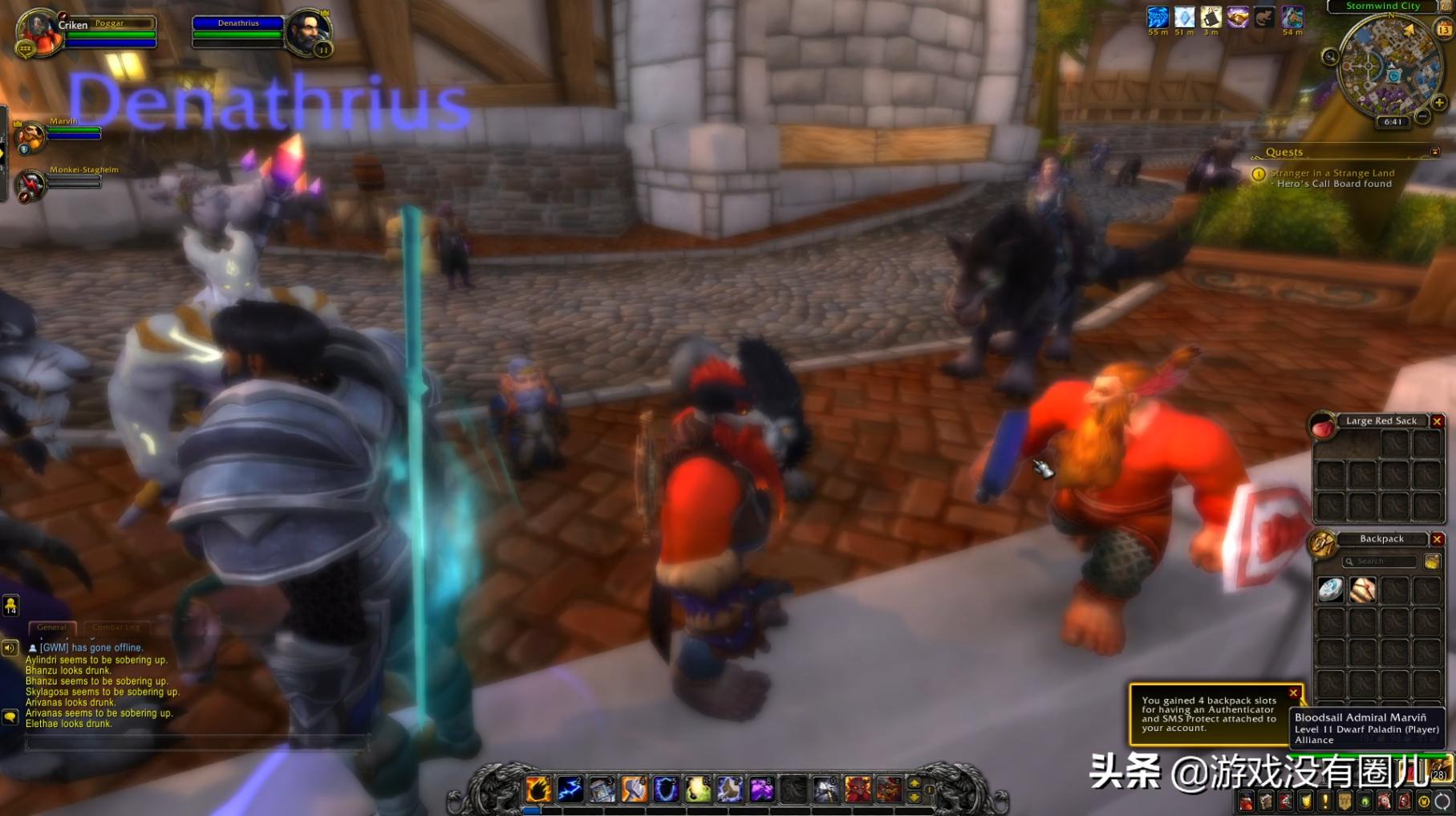Zoom in on the minimap
This screenshot has height=816, width=1456.
[1439, 103]
